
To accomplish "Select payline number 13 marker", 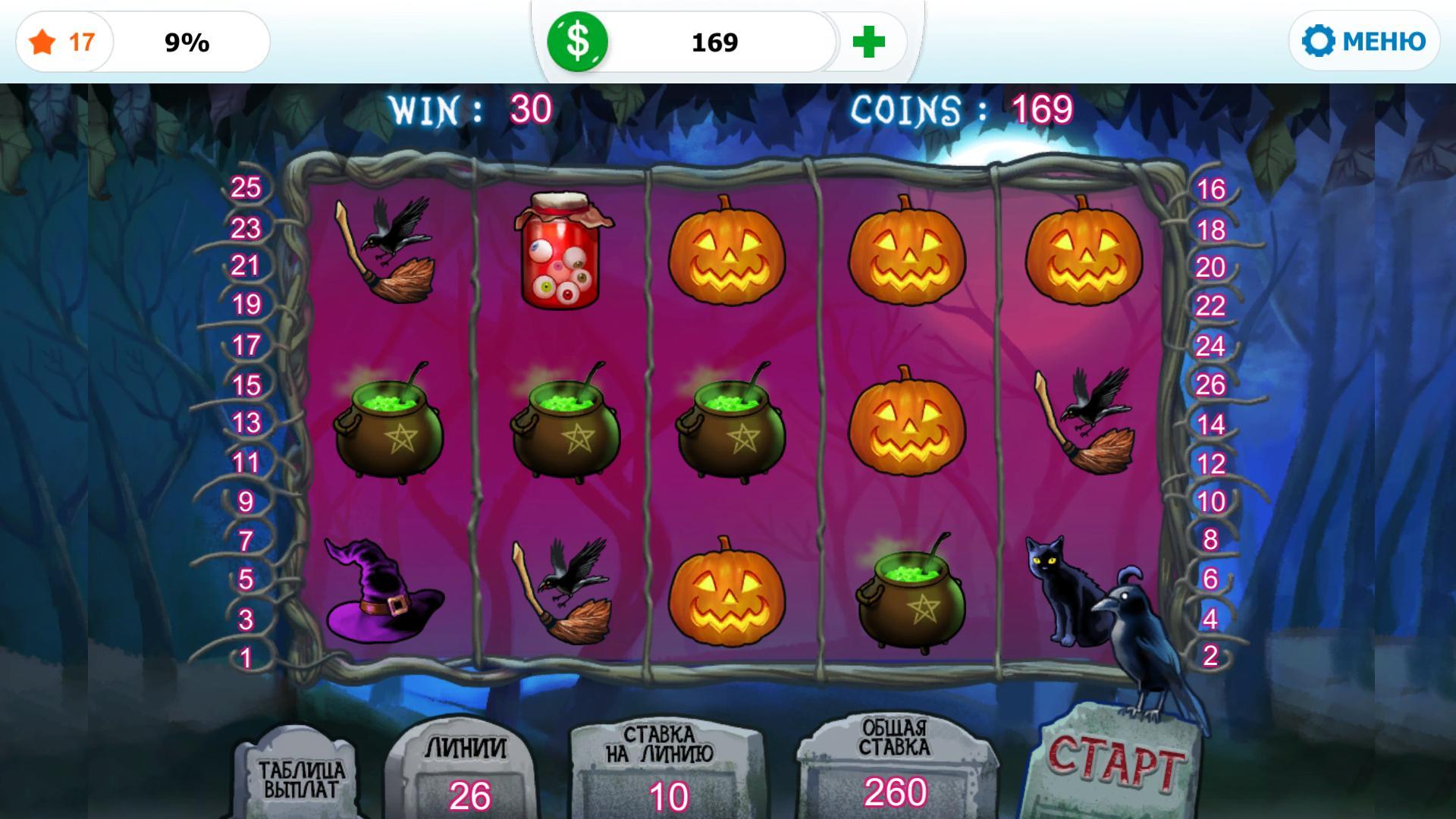I will 246,422.
